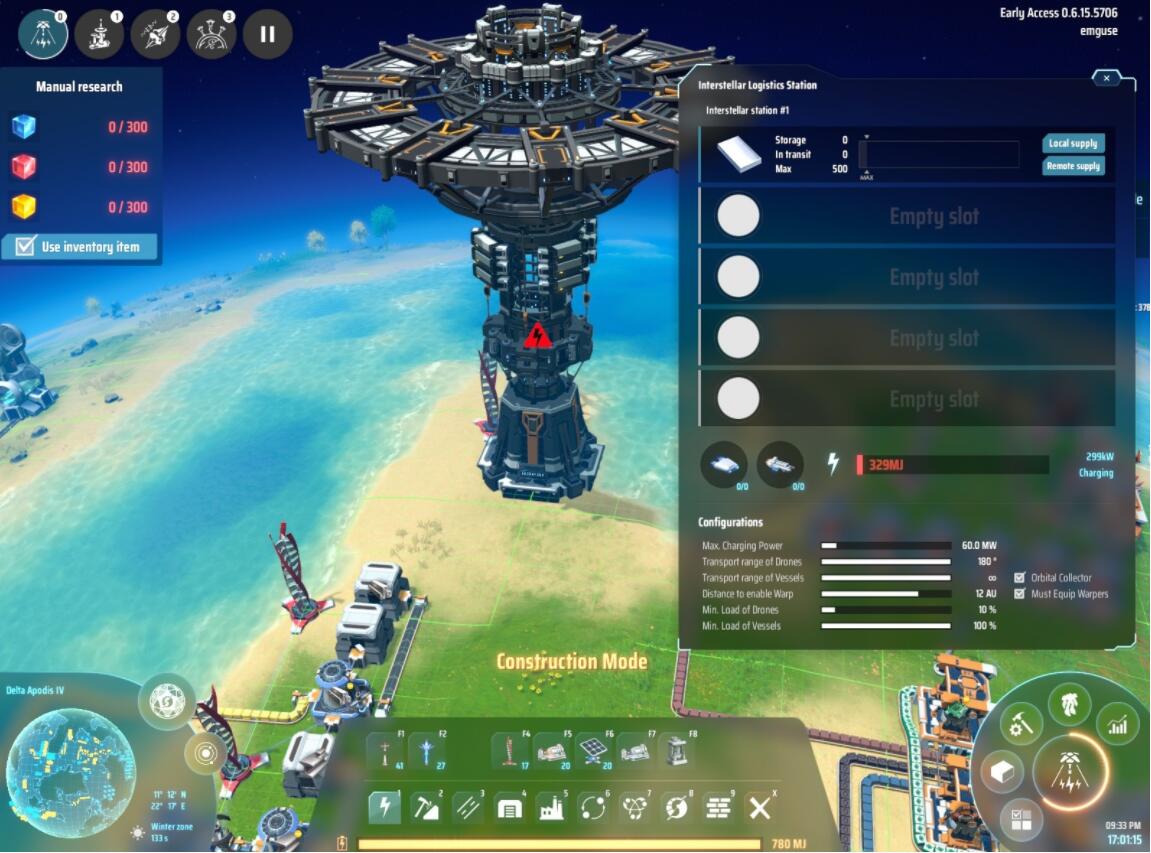The width and height of the screenshot is (1151, 853).
Task: Open the factory production build category
Action: (550, 806)
